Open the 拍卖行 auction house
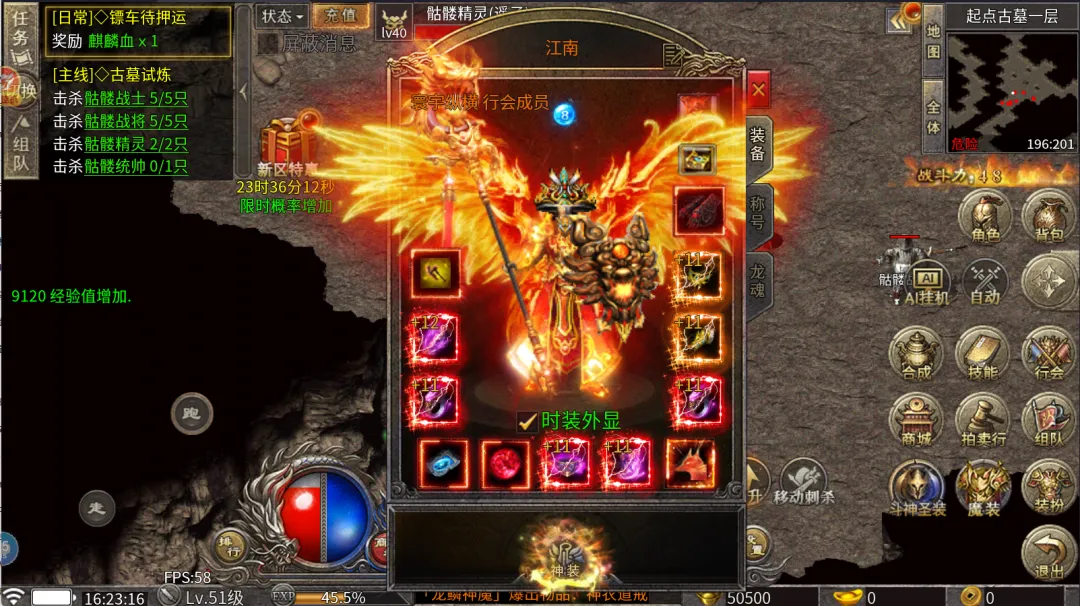 (x=982, y=420)
